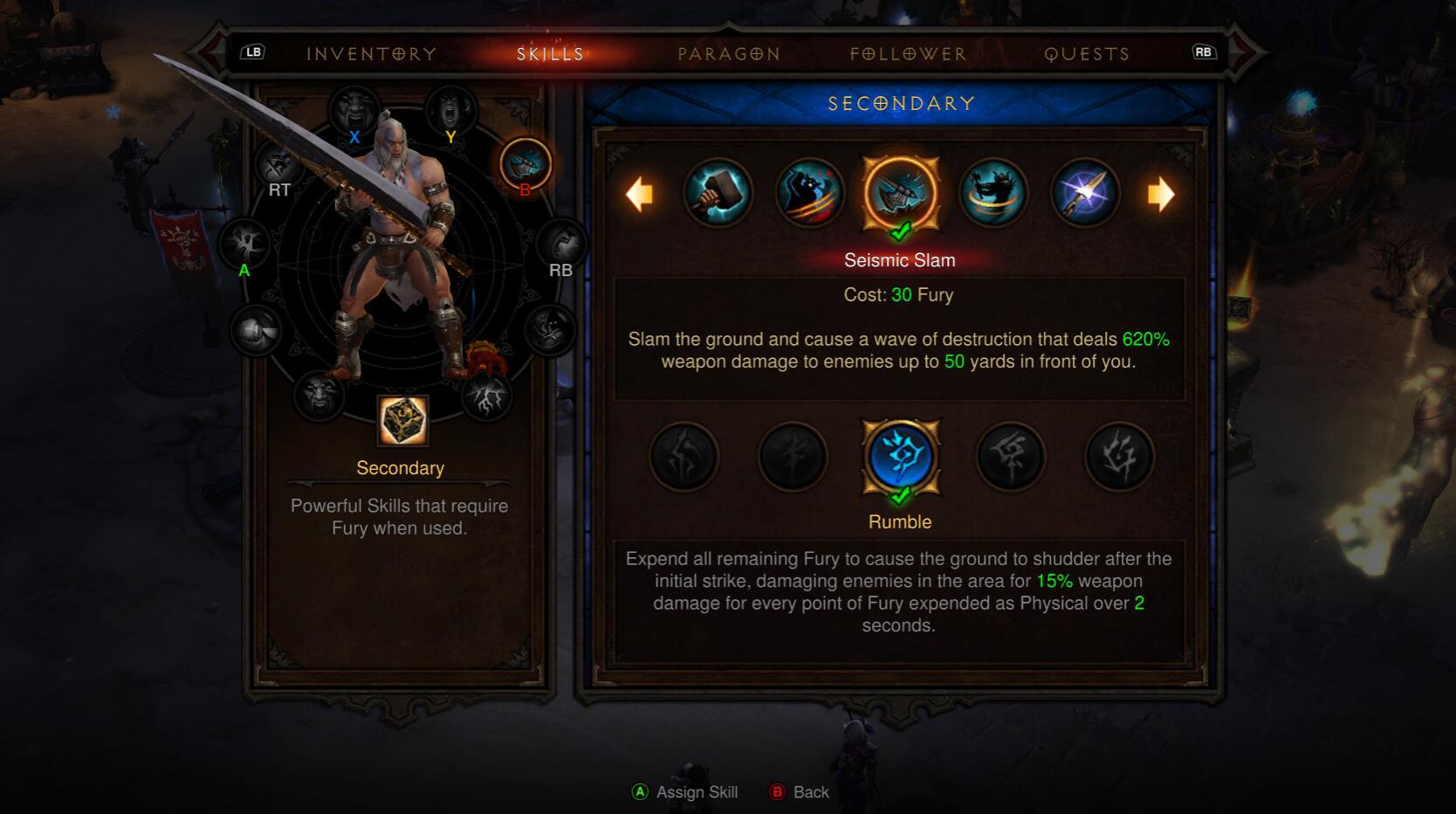Select the Ancient Spear skill icon

tap(1084, 193)
